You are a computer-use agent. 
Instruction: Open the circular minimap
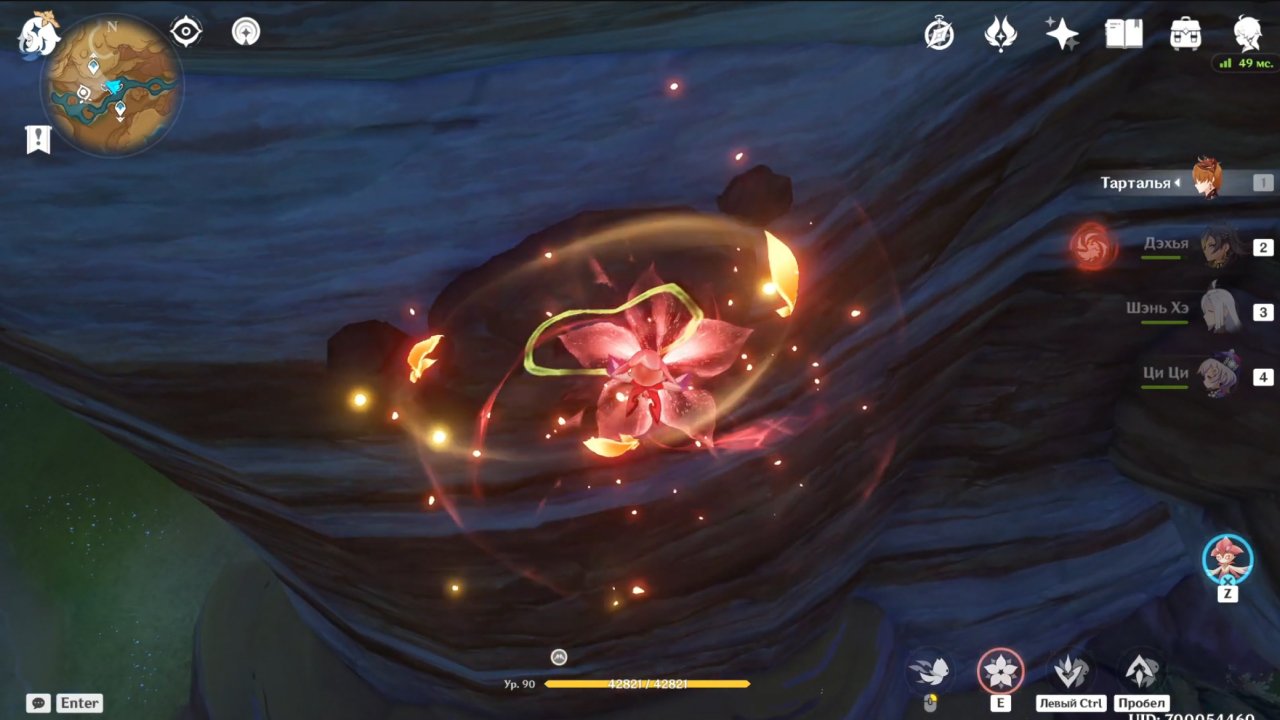point(111,84)
